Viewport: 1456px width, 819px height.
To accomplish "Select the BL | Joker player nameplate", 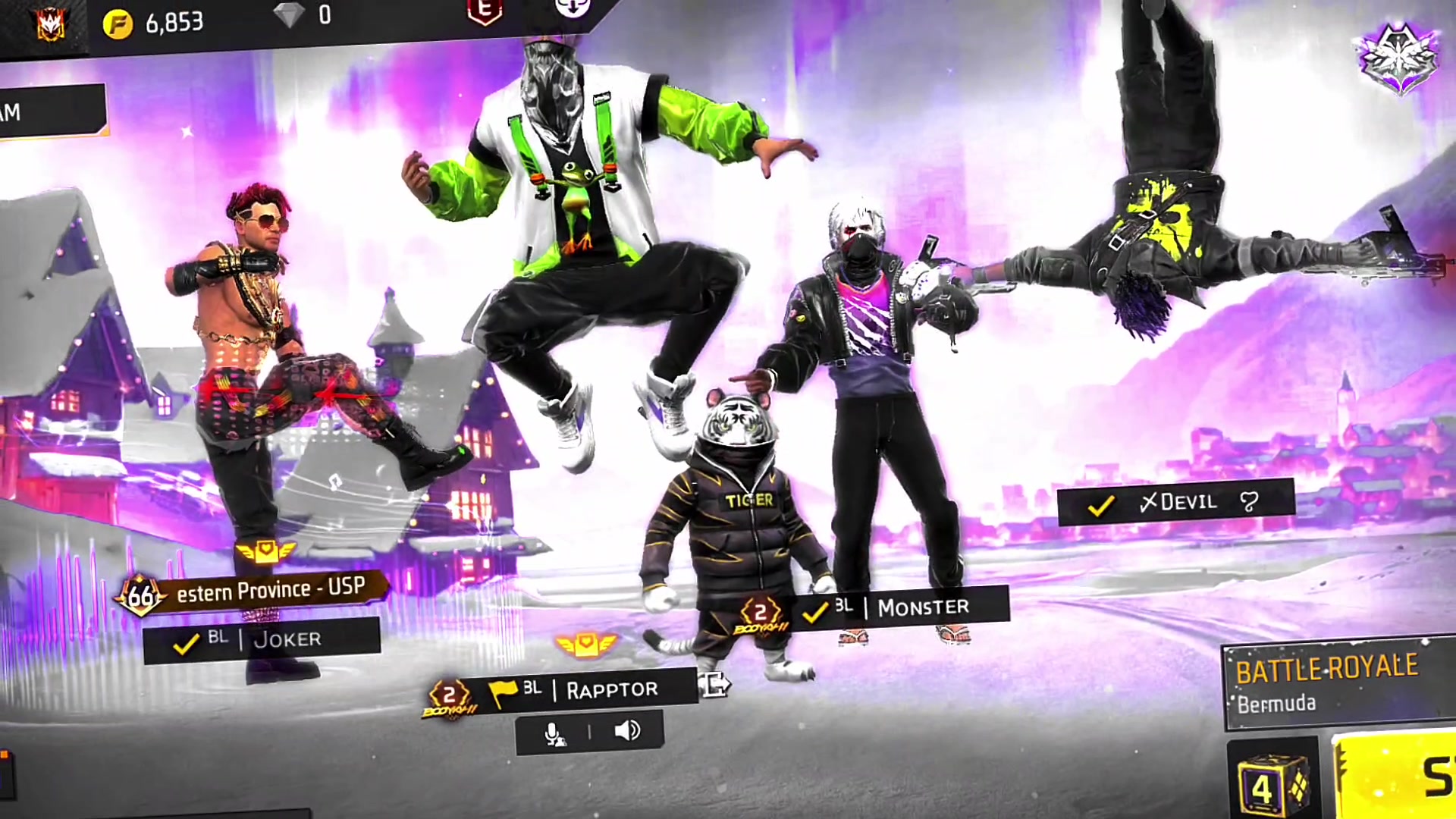I will click(262, 641).
